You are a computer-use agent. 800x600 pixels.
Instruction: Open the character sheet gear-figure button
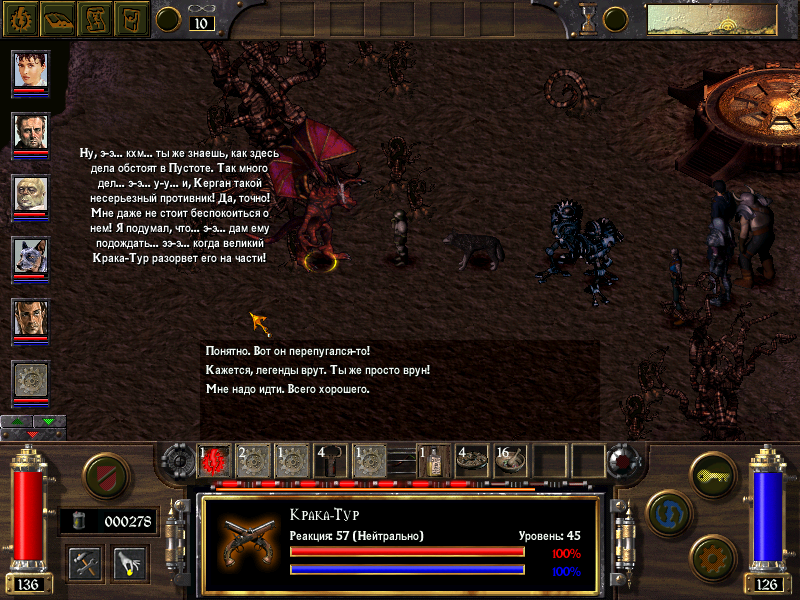pos(23,17)
